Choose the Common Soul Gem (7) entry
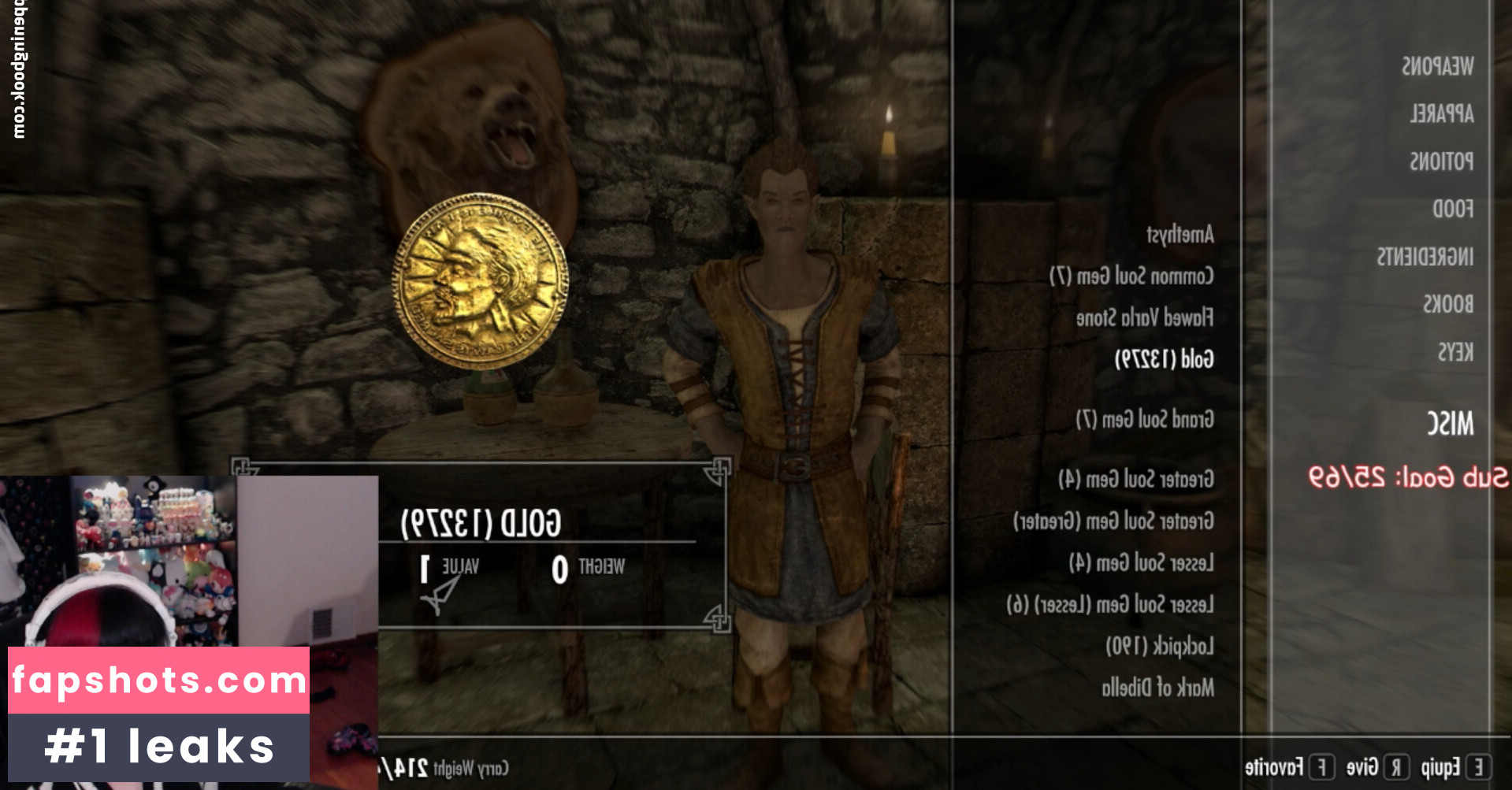 tap(1131, 276)
